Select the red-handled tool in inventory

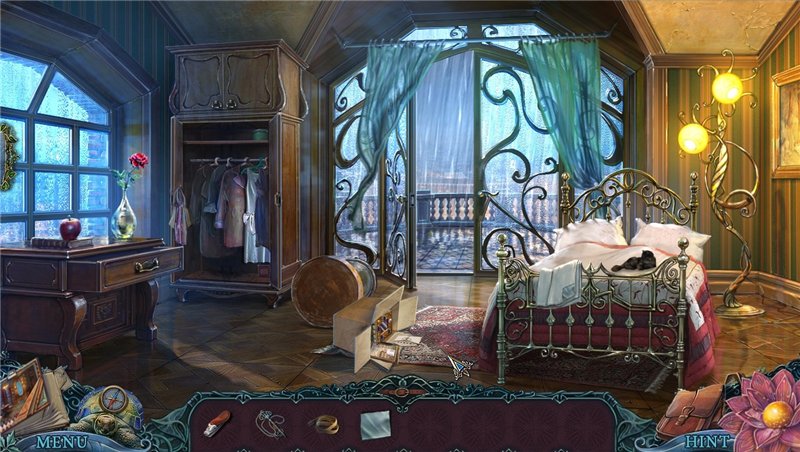click(x=218, y=423)
